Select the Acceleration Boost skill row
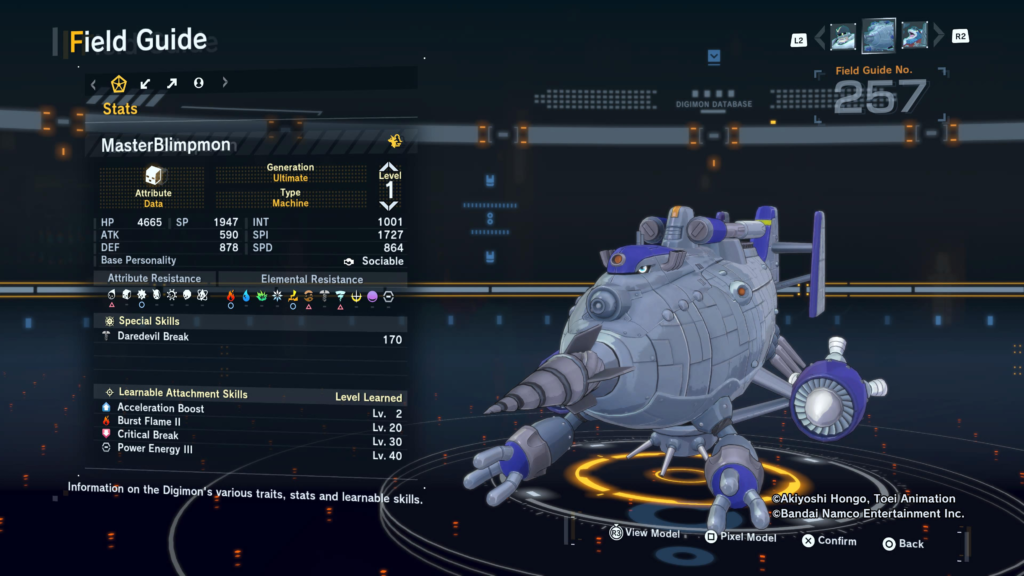Image resolution: width=1024 pixels, height=576 pixels. coord(250,408)
